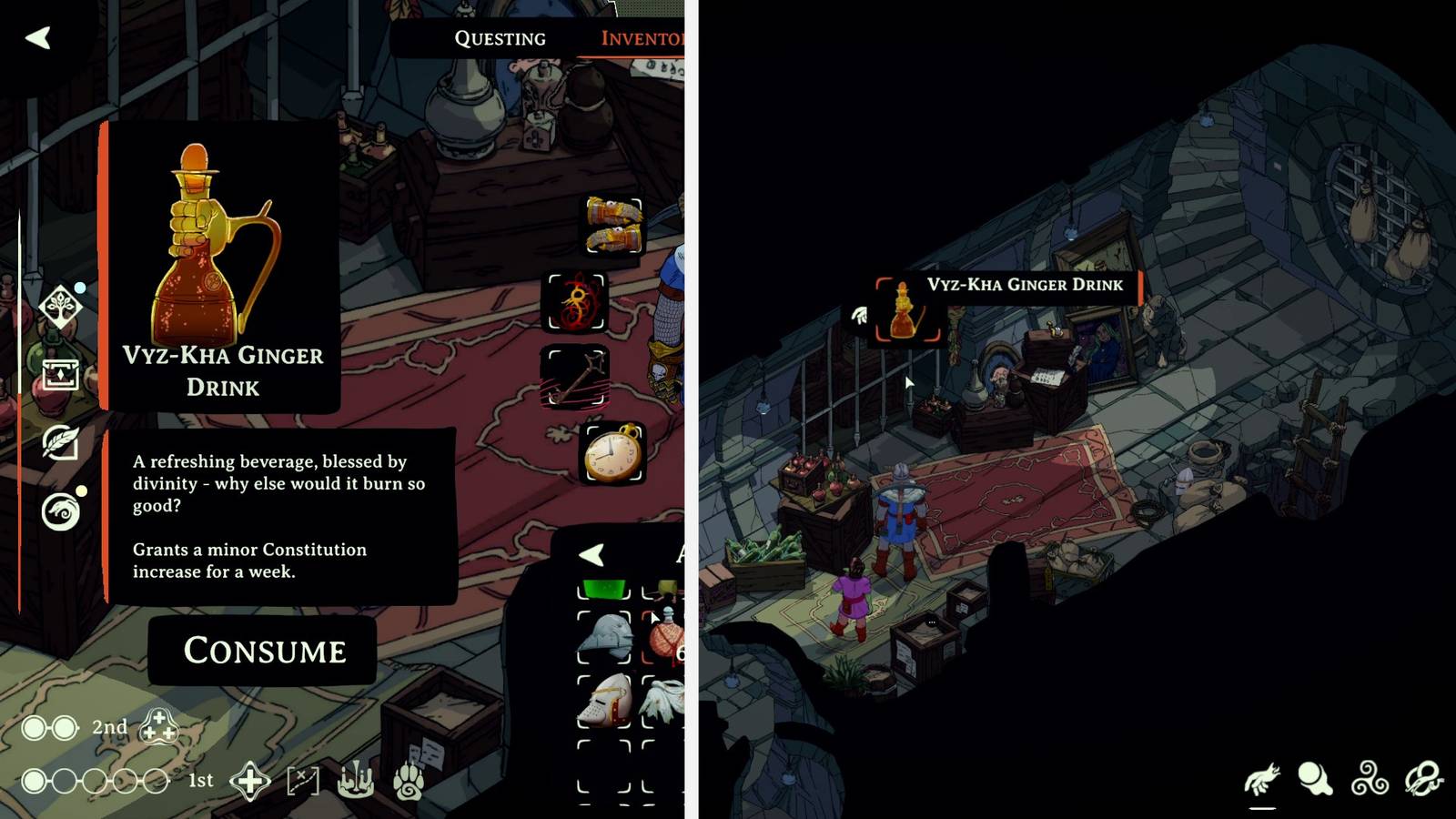The image size is (1456, 819).
Task: Open the Inventory tab
Action: pos(640,38)
